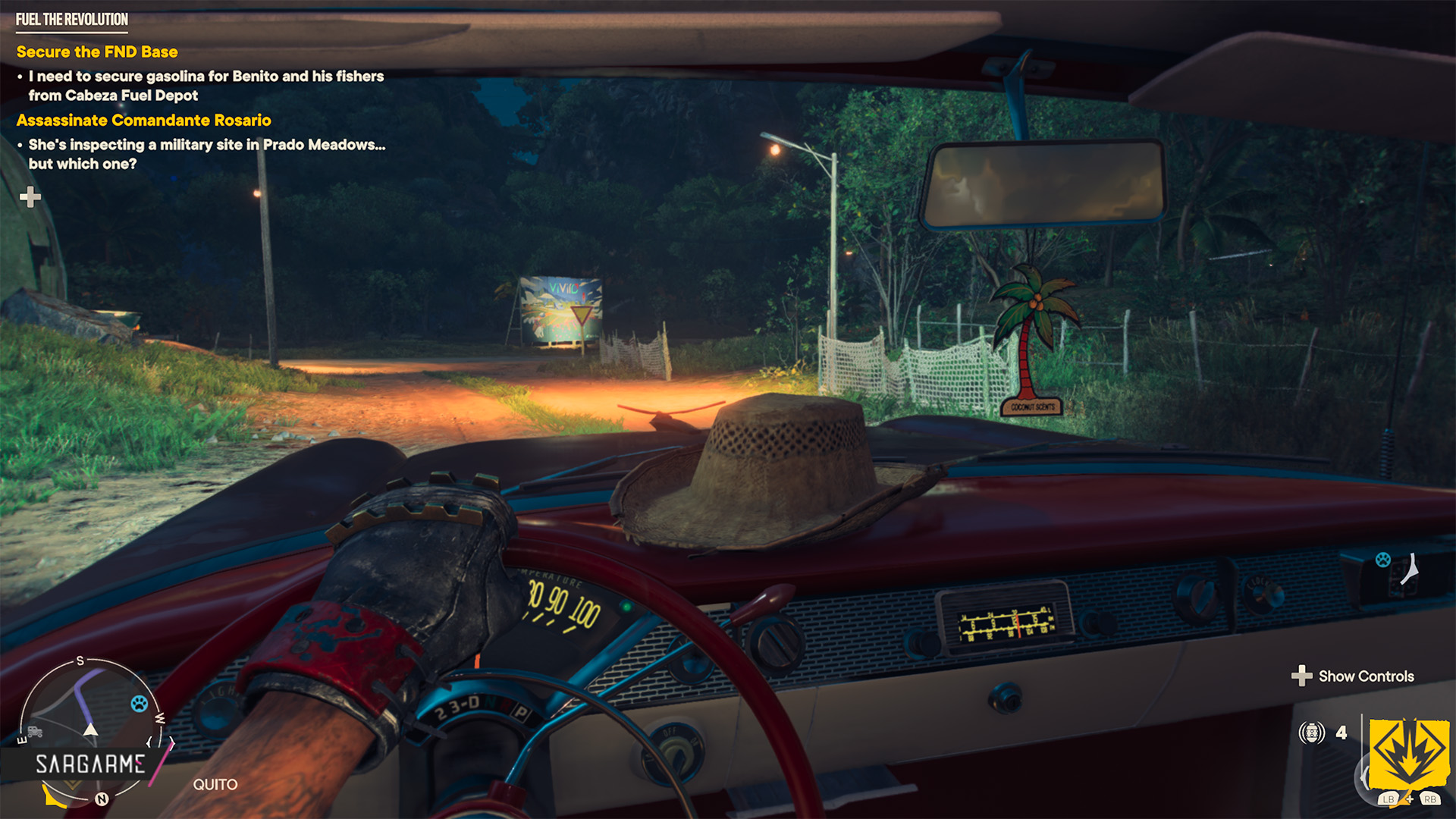Click the blue paw marker on the minimap
1456x819 pixels.
140,703
